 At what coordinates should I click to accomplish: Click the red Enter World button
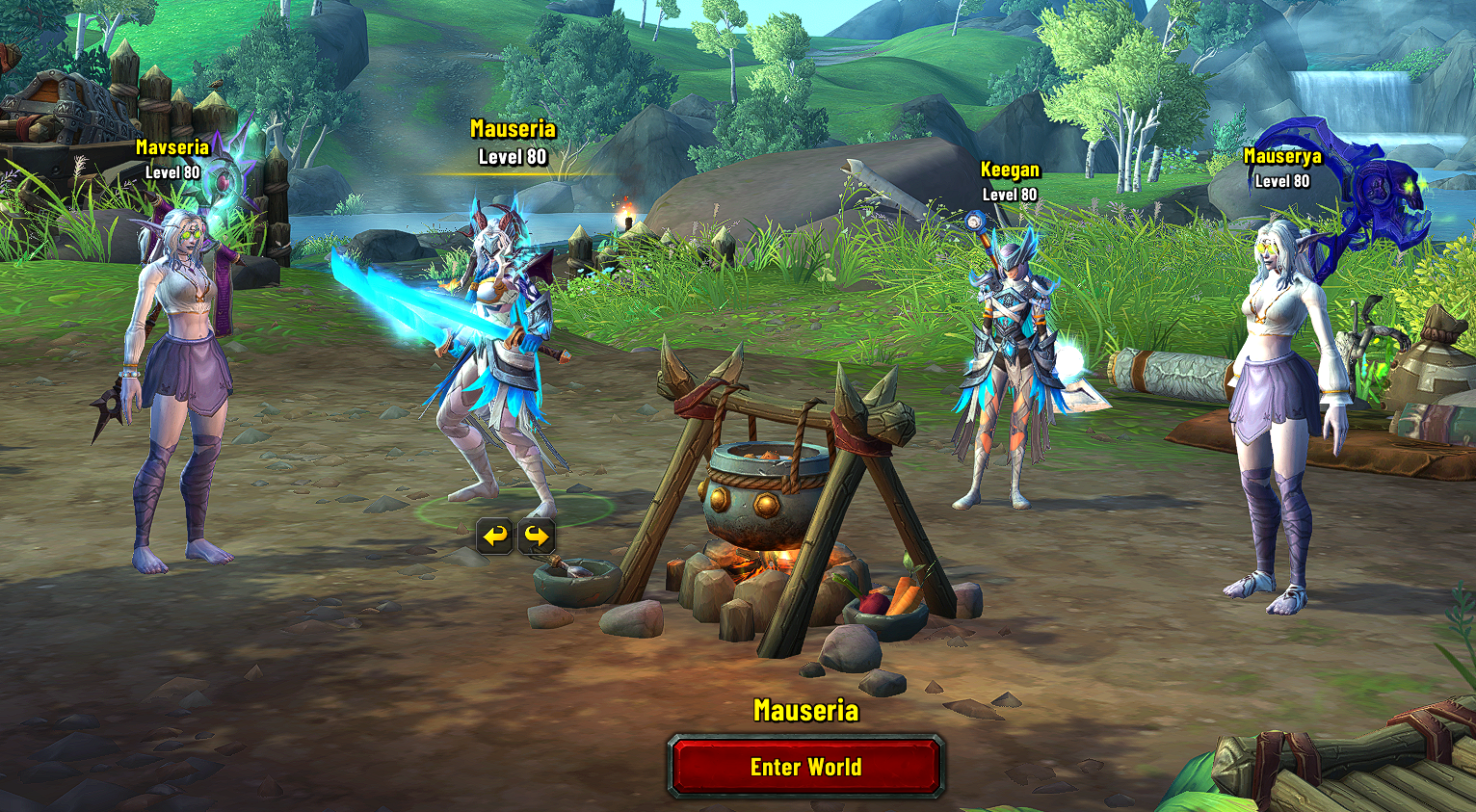(x=805, y=767)
